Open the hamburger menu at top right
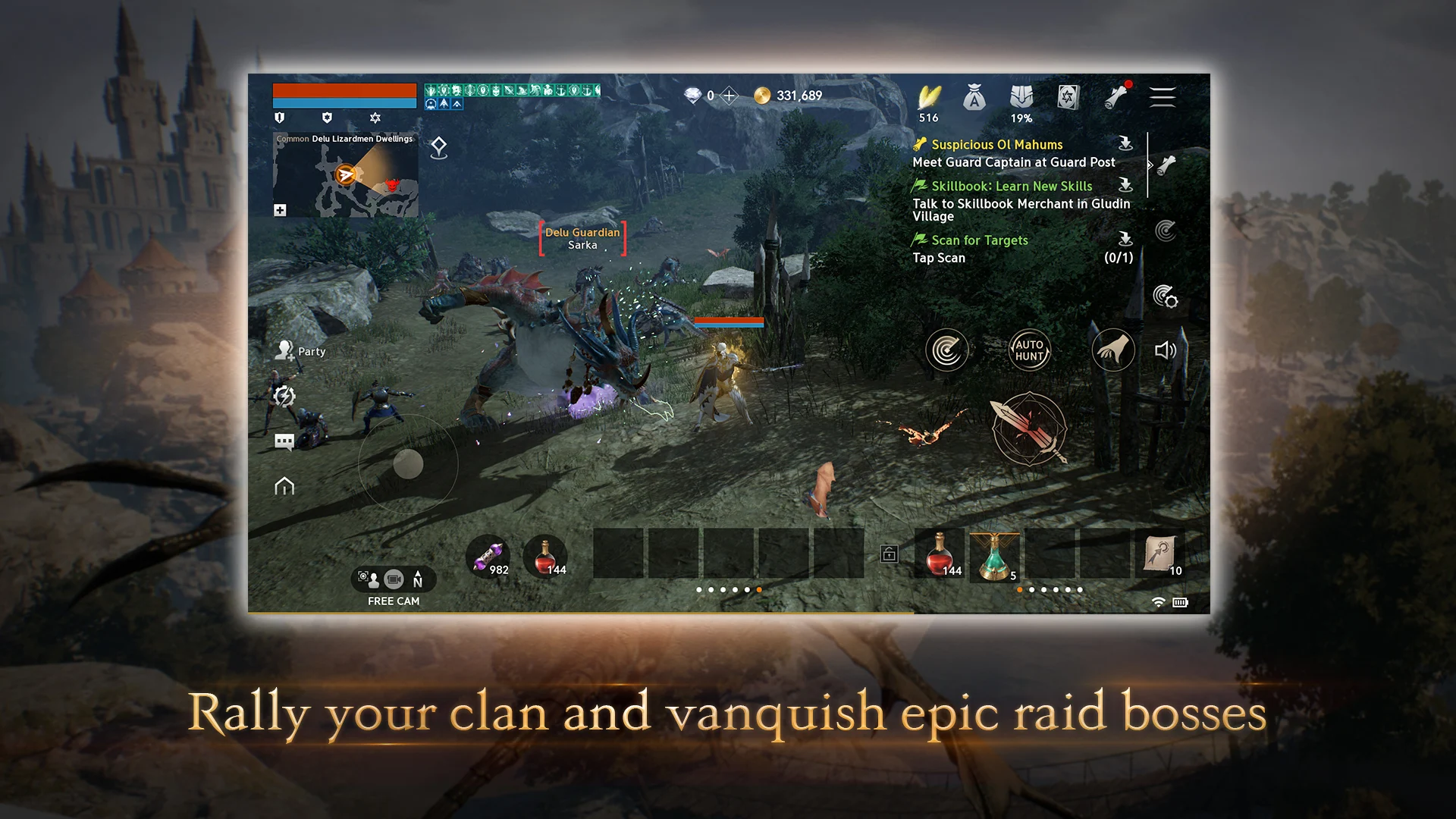This screenshot has height=819, width=1456. 1163,97
